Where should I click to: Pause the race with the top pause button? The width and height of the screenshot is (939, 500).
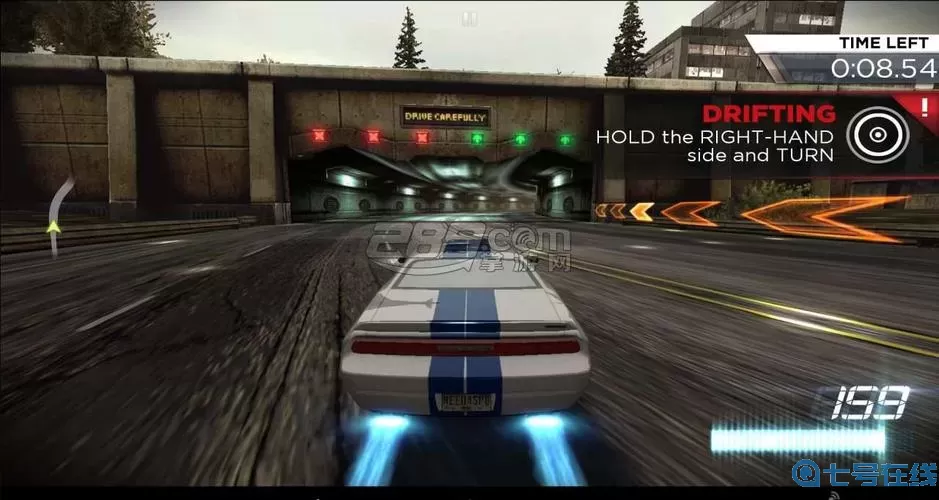point(469,19)
